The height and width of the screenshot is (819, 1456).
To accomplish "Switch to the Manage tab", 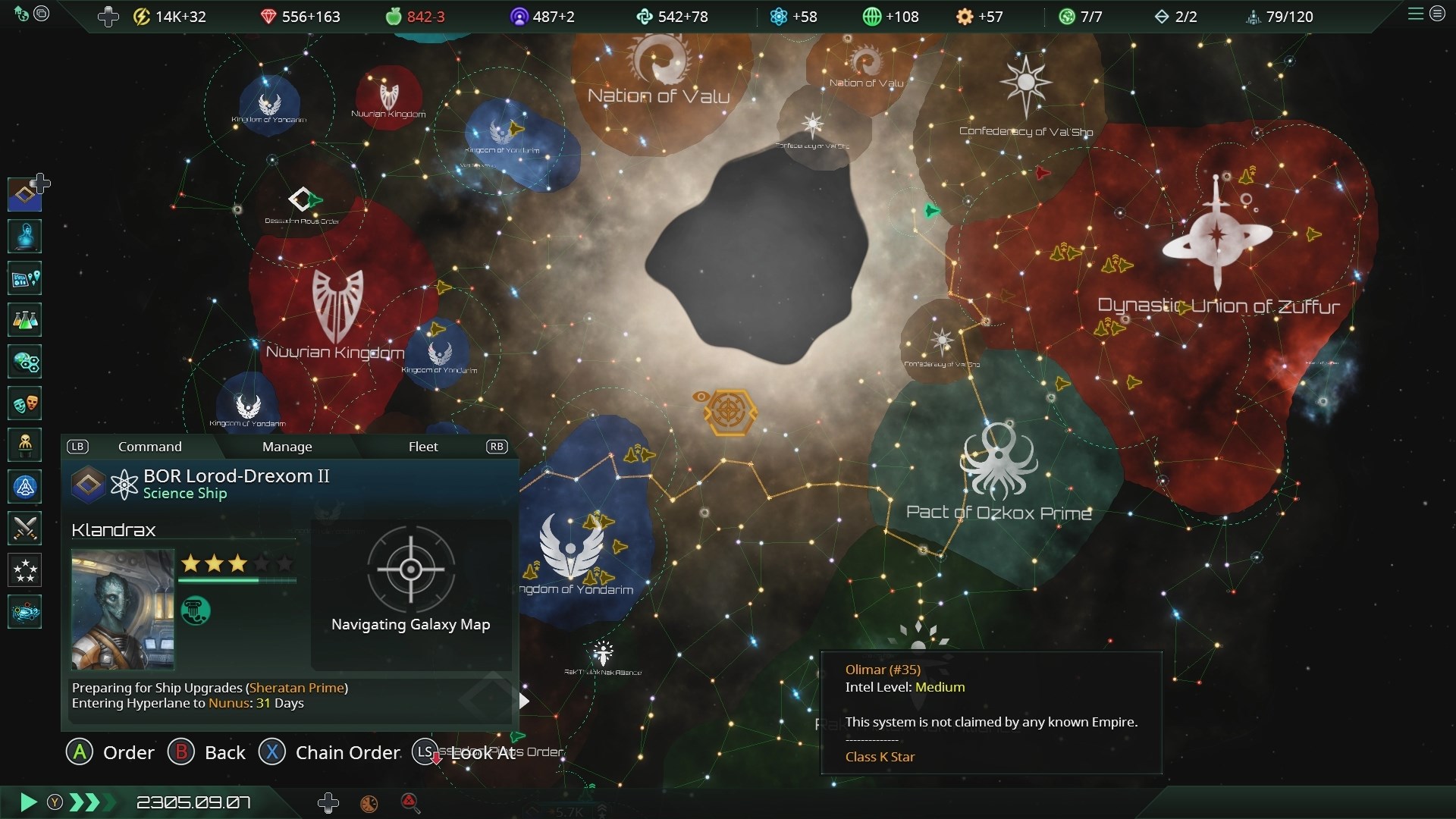I will click(287, 447).
